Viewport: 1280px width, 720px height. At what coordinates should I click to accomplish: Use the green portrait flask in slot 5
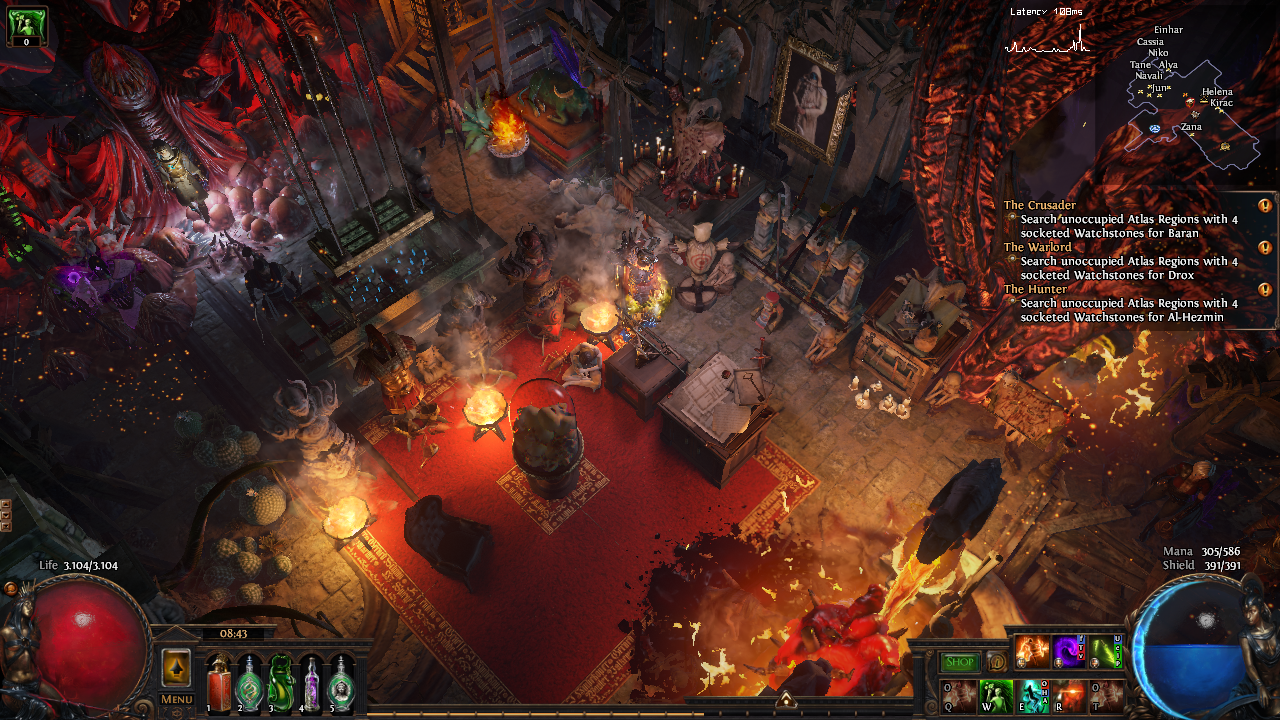(x=342, y=683)
